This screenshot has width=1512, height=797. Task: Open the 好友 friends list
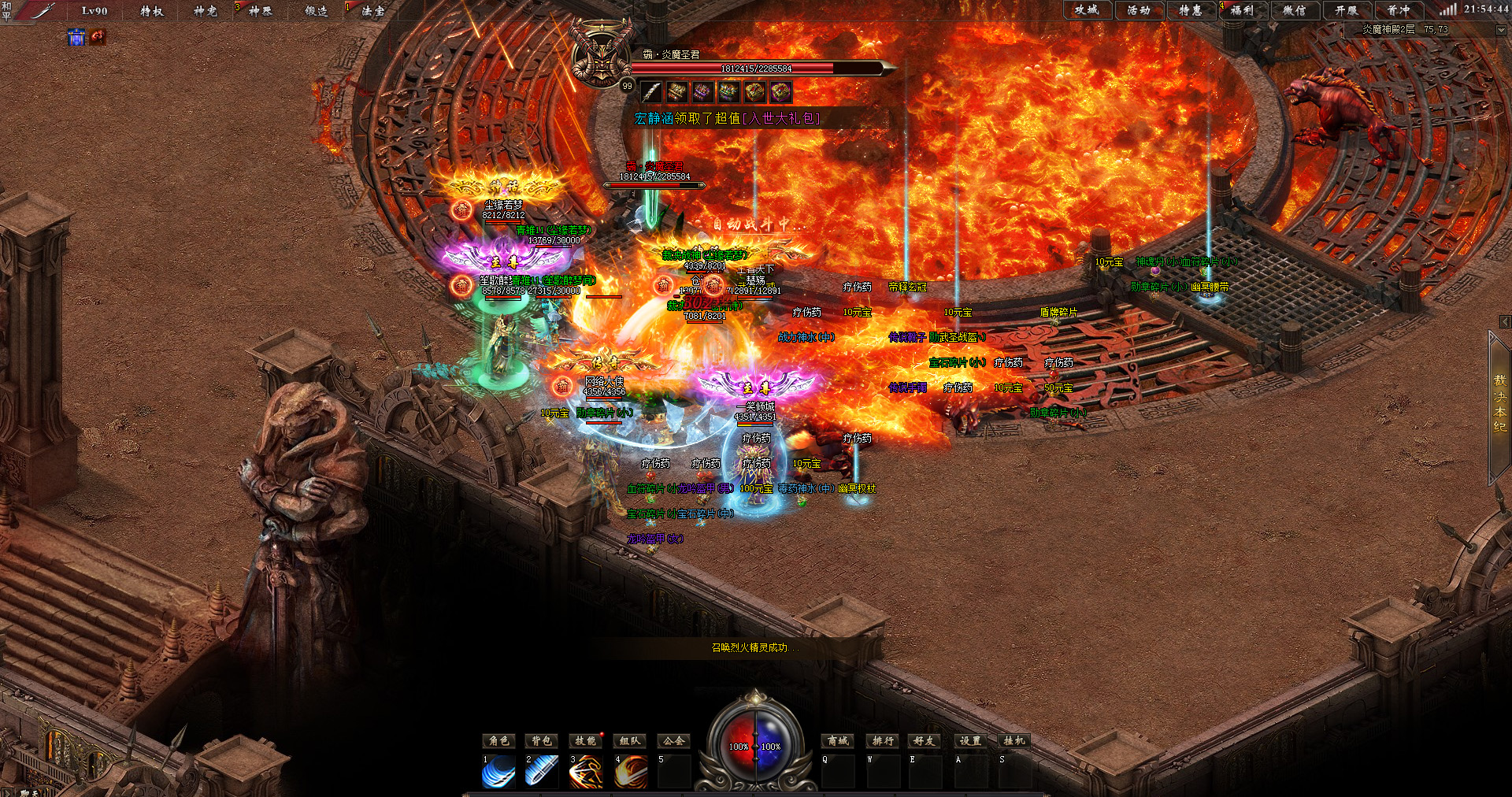click(925, 741)
